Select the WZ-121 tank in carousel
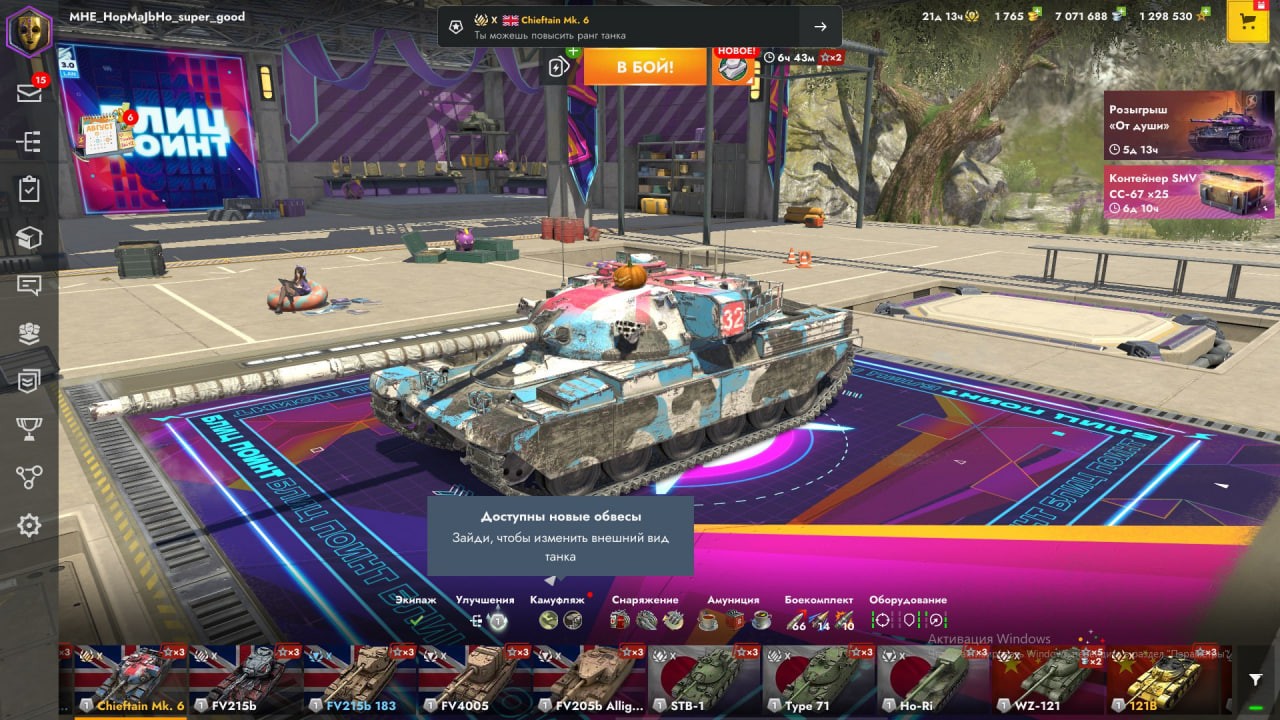The image size is (1280, 720). [x=1047, y=679]
